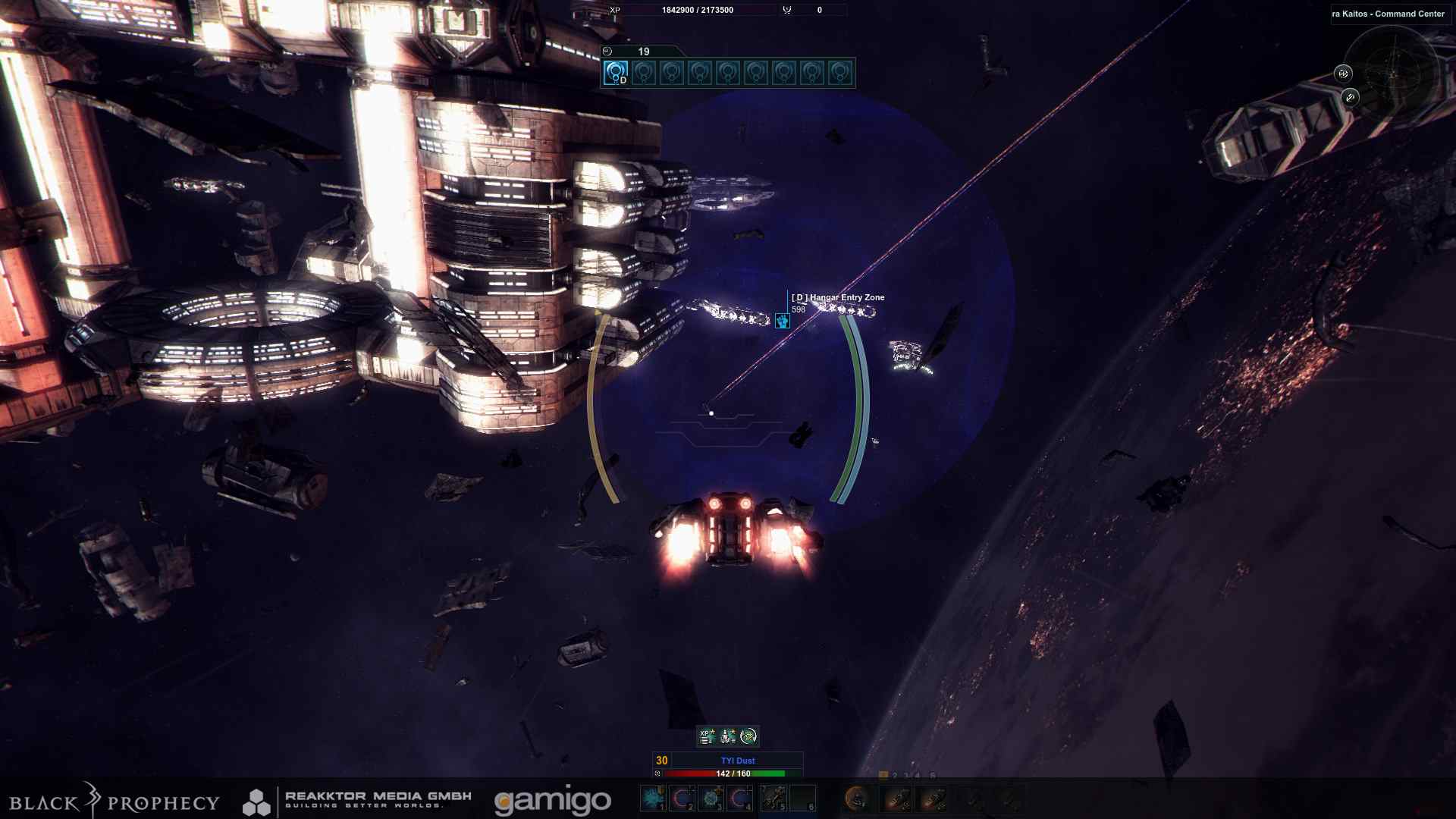
Task: Click the Command Center location label
Action: click(1389, 14)
